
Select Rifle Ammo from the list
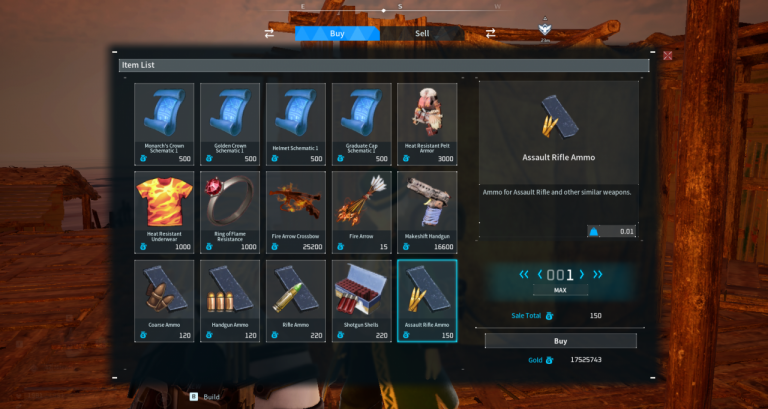pyautogui.click(x=296, y=300)
